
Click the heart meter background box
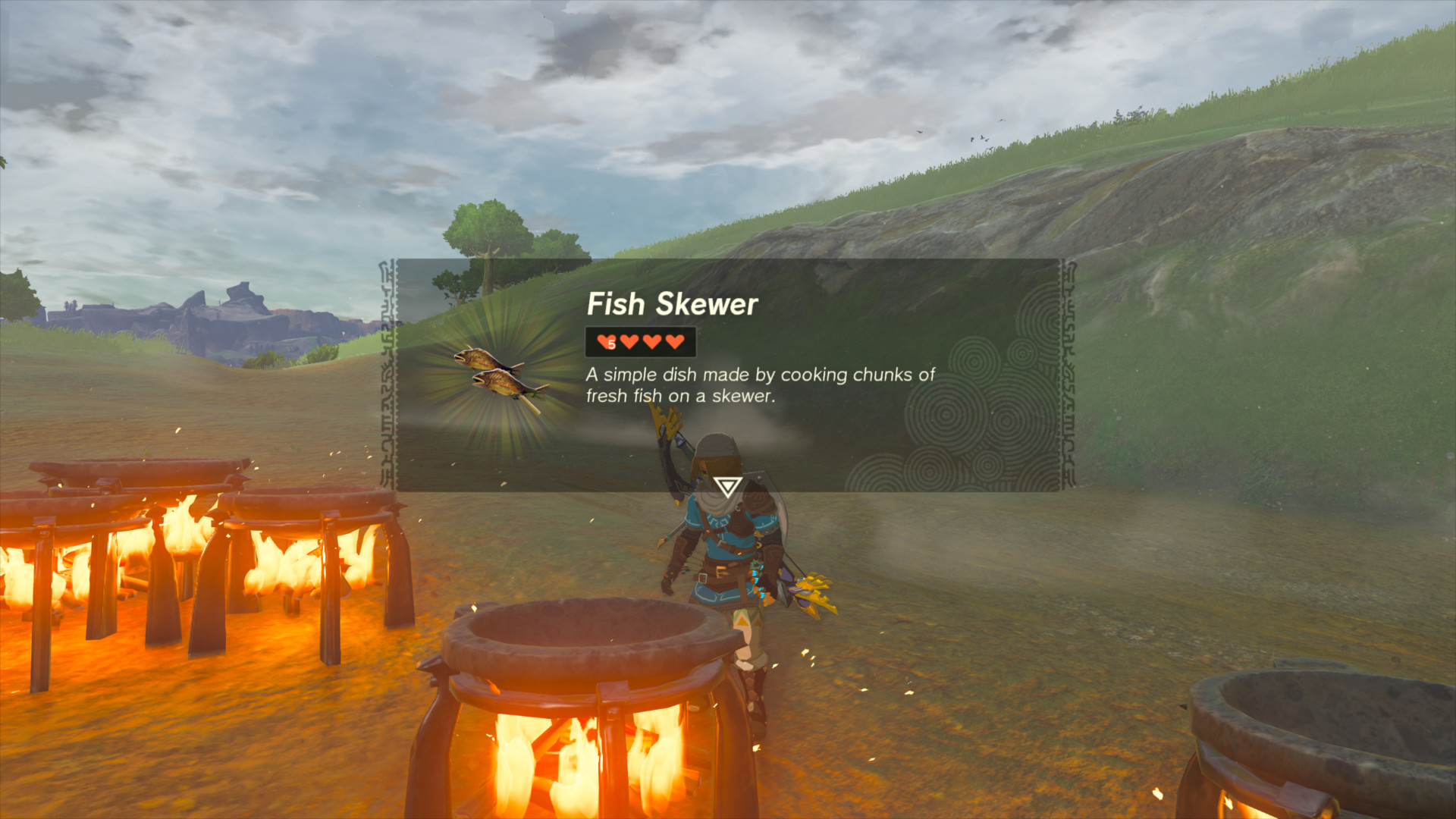coord(641,341)
